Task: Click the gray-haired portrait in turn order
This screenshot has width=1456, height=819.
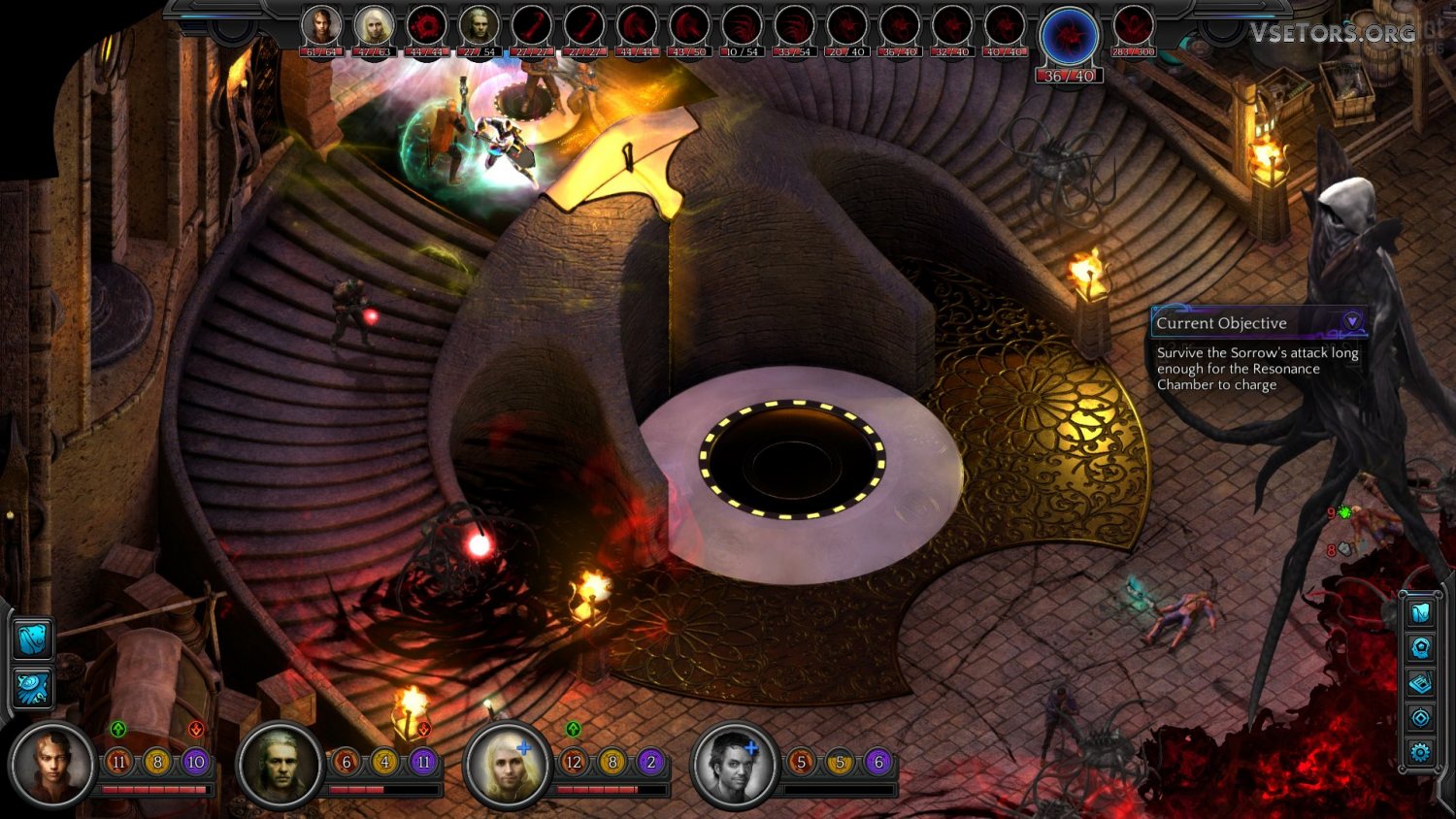Action: [479, 26]
